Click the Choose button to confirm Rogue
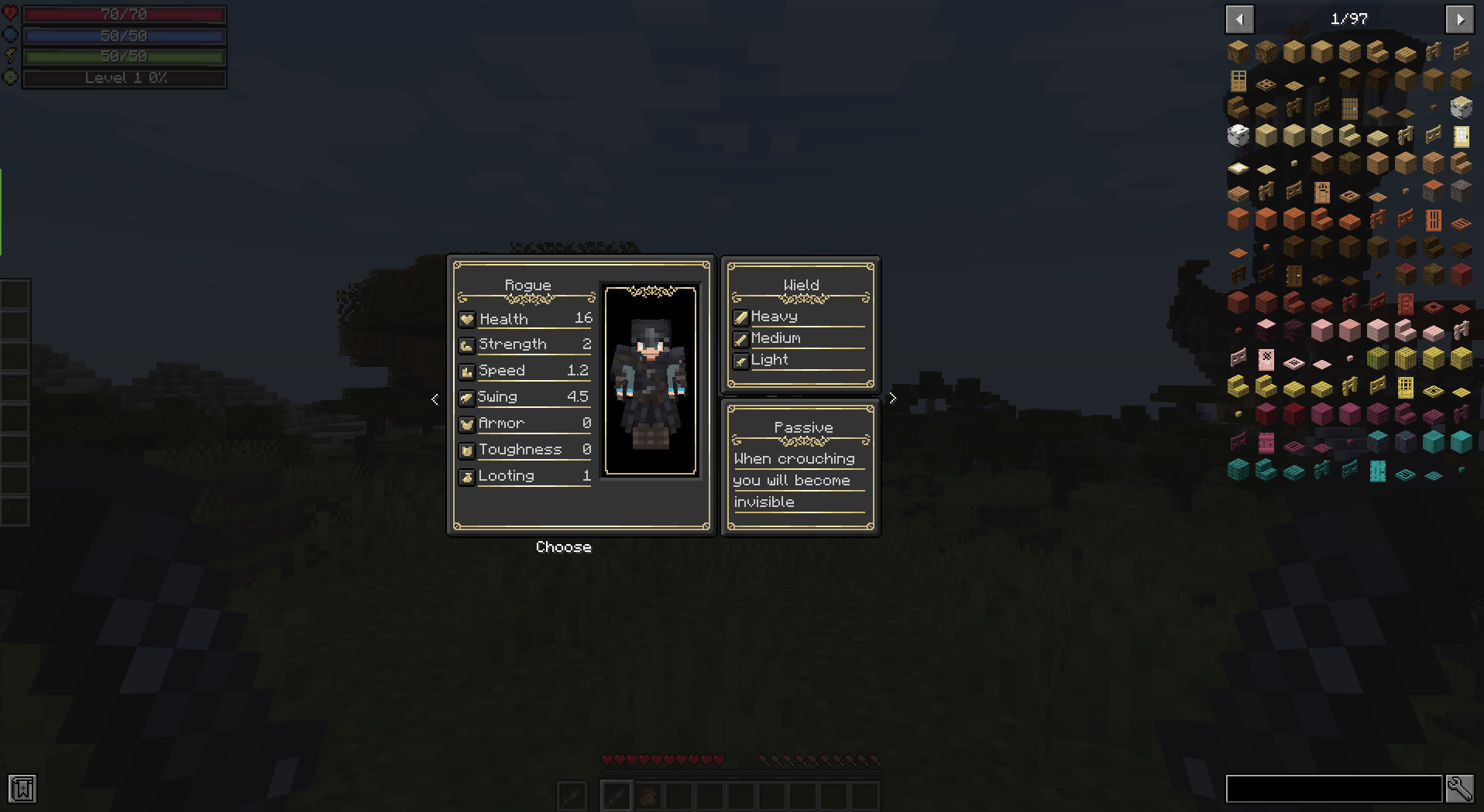Viewport: 1484px width, 812px height. click(564, 546)
